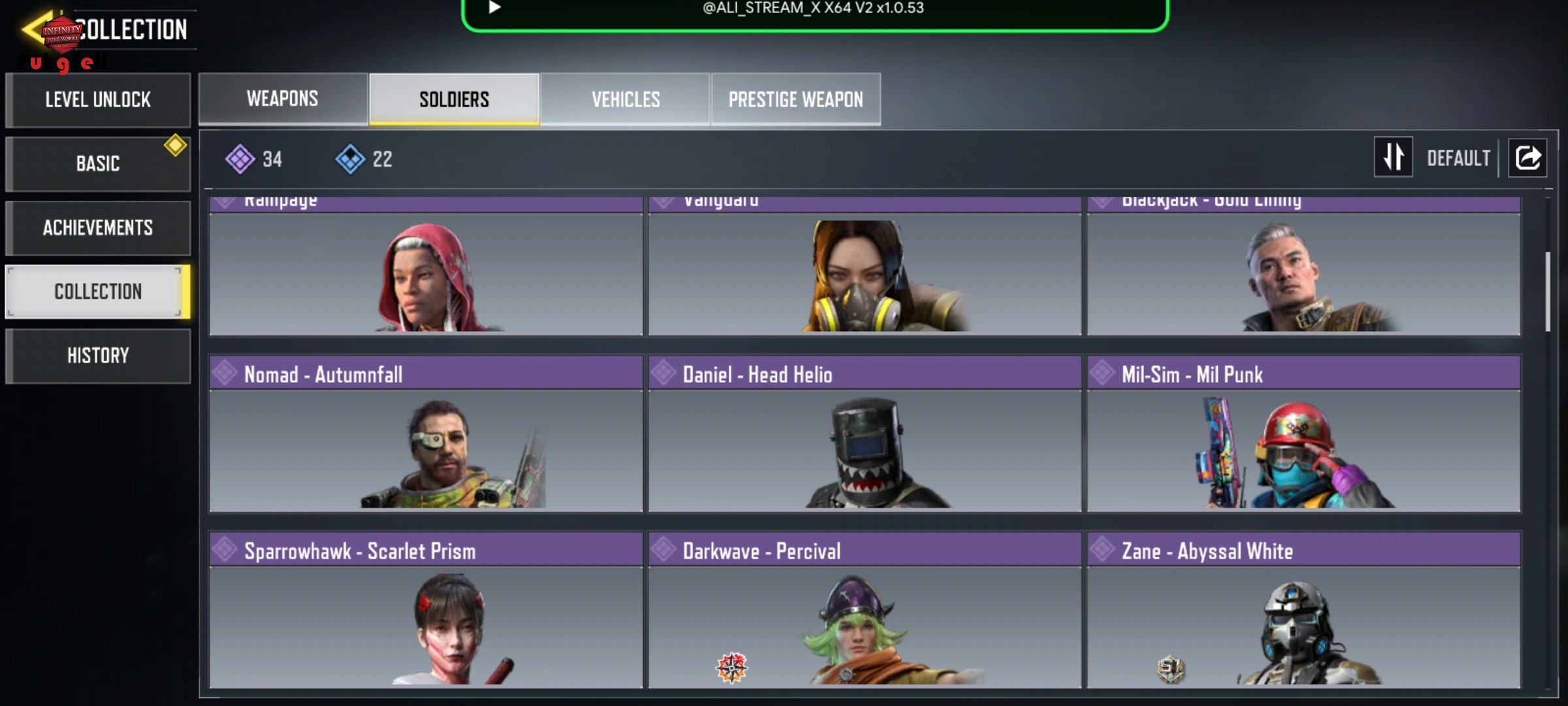
Task: Switch to the Weapons tab
Action: point(283,99)
